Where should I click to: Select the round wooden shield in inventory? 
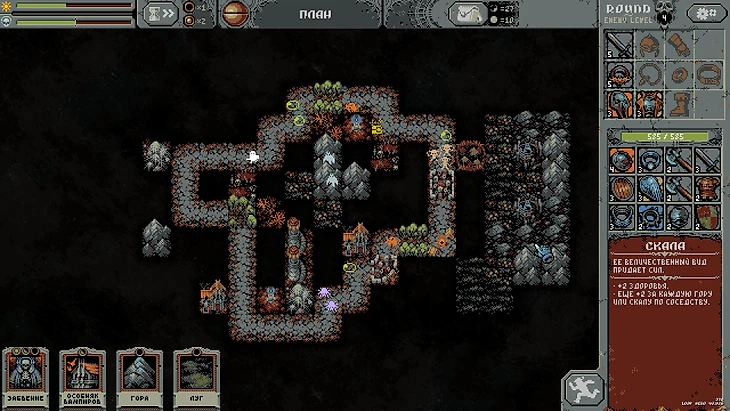(621, 188)
